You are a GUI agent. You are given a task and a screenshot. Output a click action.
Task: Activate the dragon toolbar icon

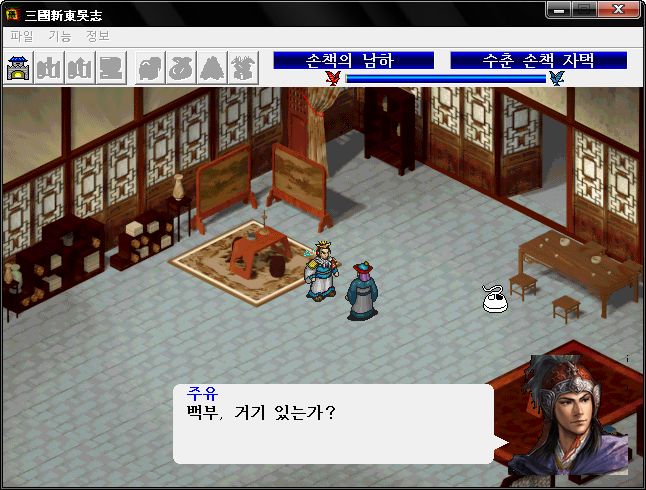click(242, 68)
